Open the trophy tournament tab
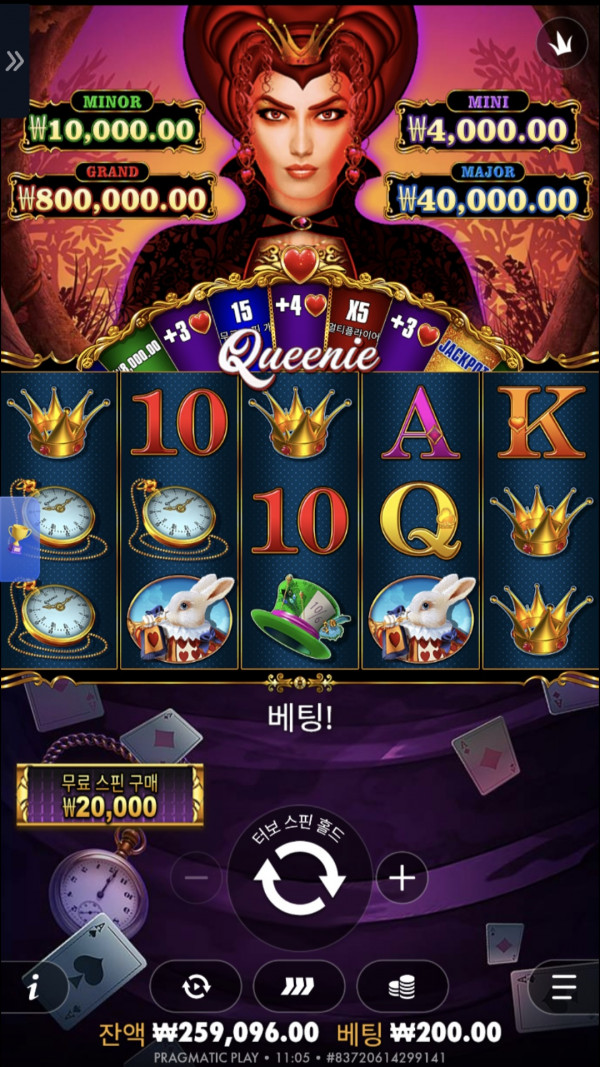 tap(18, 538)
